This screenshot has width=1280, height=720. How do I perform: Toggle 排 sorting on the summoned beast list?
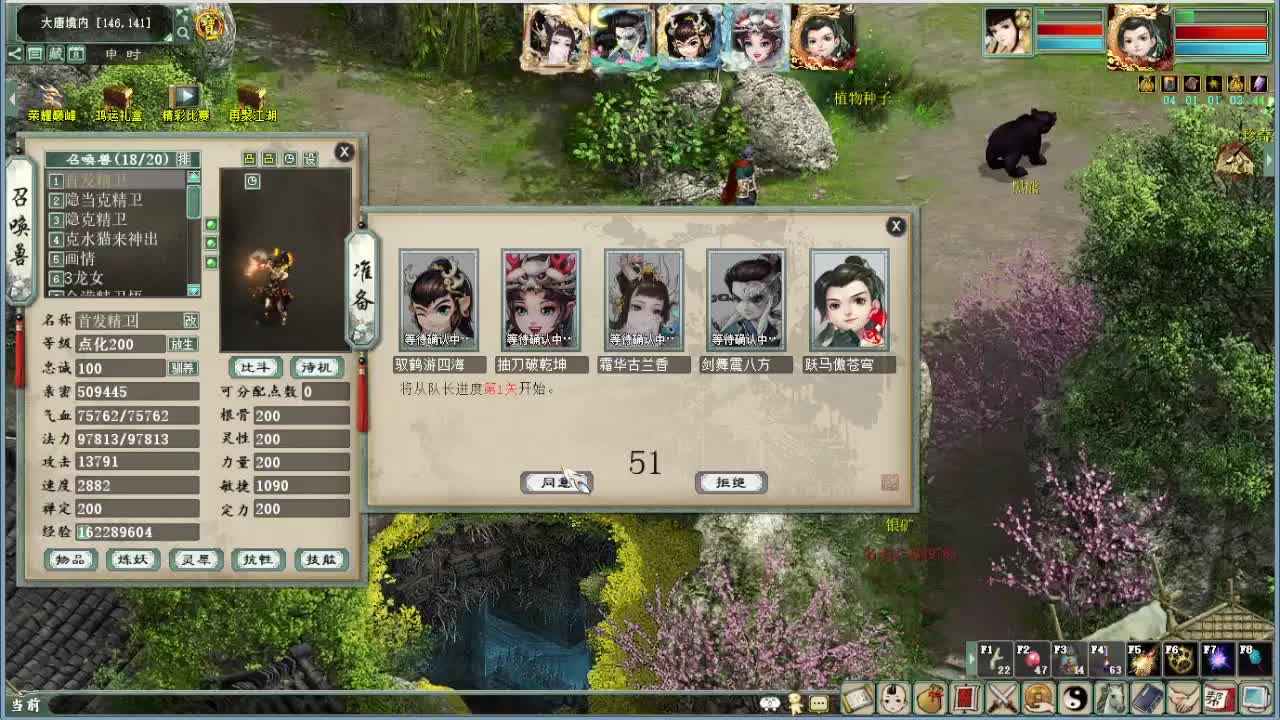[182, 156]
